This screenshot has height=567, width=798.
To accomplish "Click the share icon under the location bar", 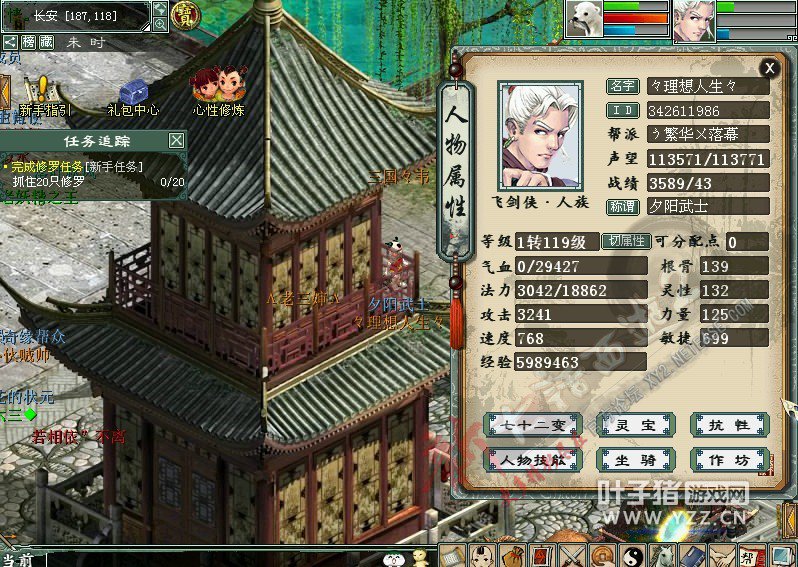I will (x=10, y=42).
